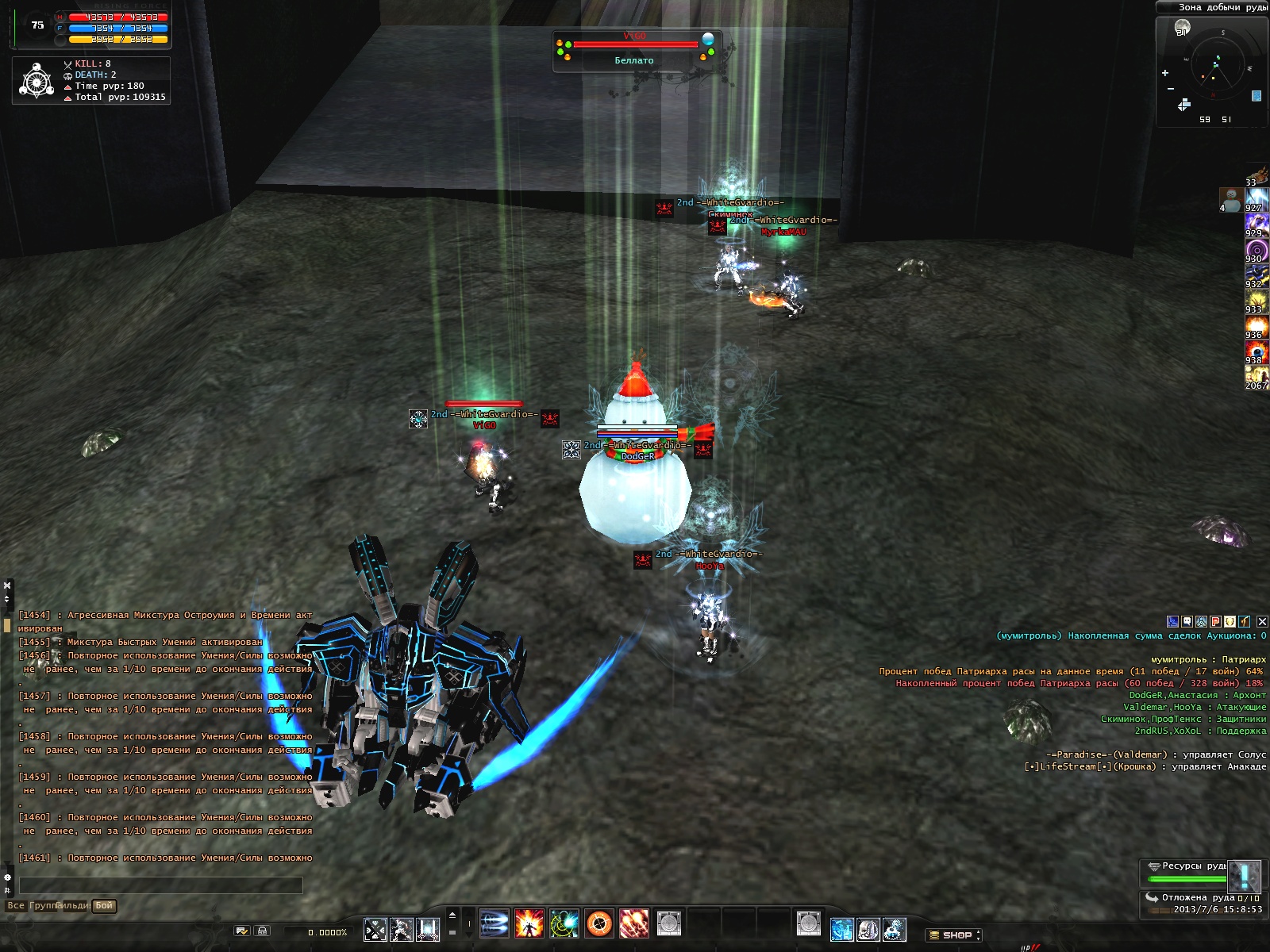Switch chat to the Бой tab
The height and width of the screenshot is (952, 1270).
click(104, 905)
